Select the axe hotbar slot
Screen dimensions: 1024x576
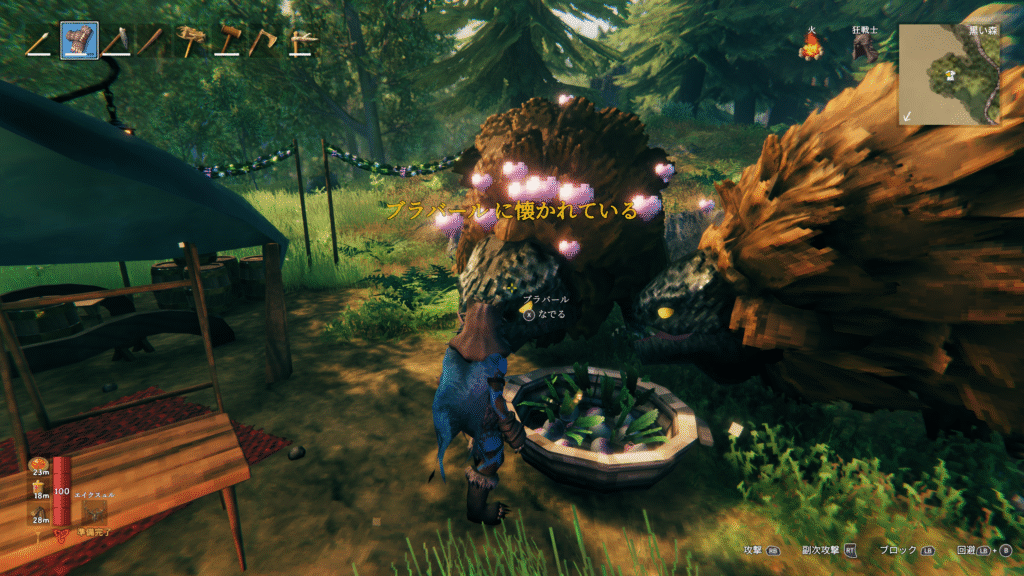(x=262, y=42)
